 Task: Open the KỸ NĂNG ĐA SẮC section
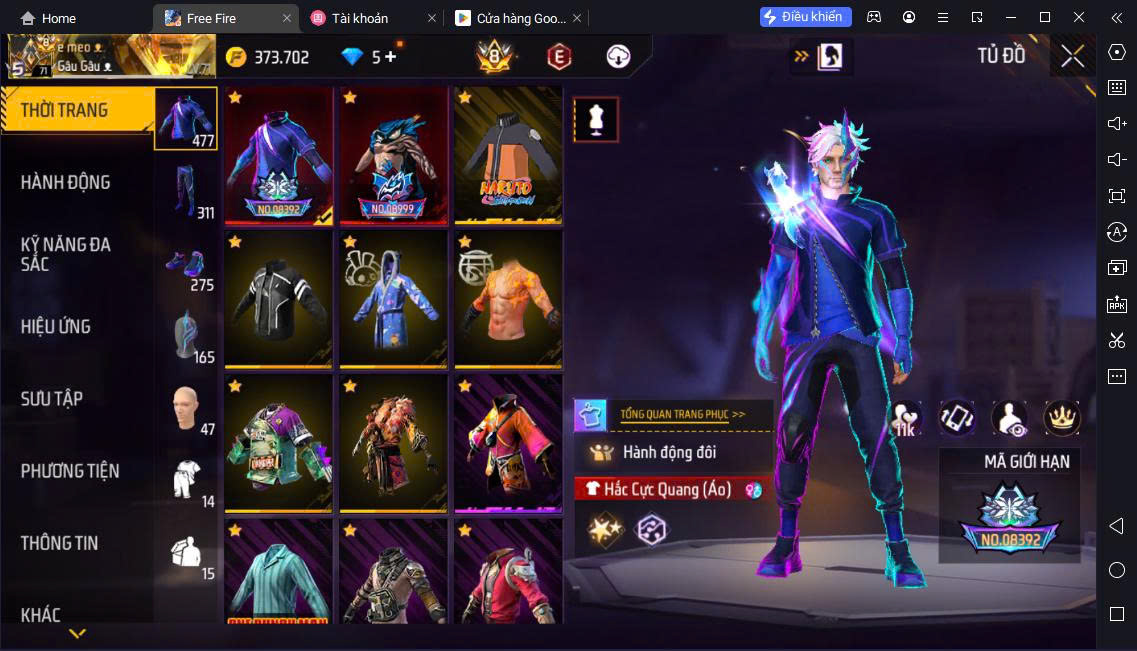click(x=65, y=254)
